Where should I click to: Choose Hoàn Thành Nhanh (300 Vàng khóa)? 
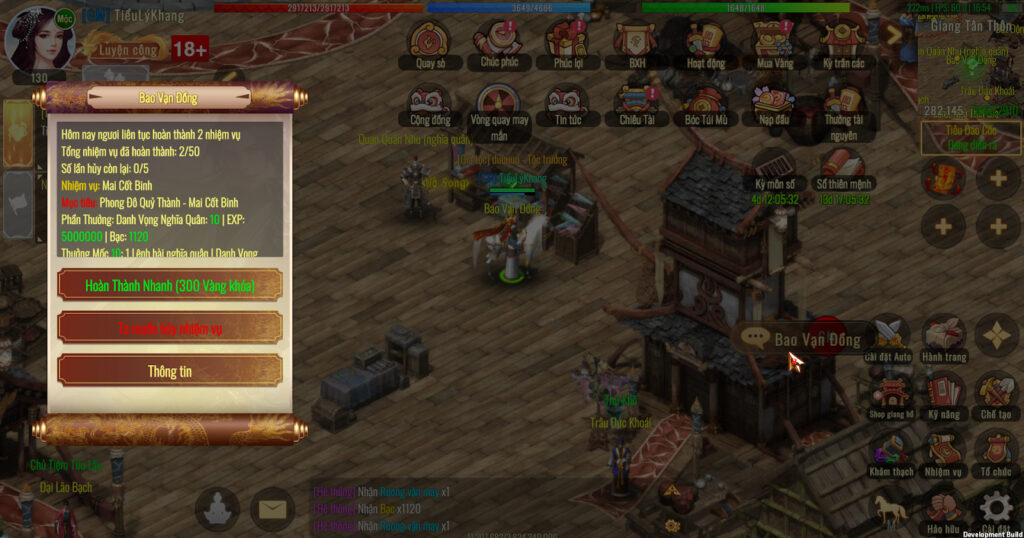point(170,285)
